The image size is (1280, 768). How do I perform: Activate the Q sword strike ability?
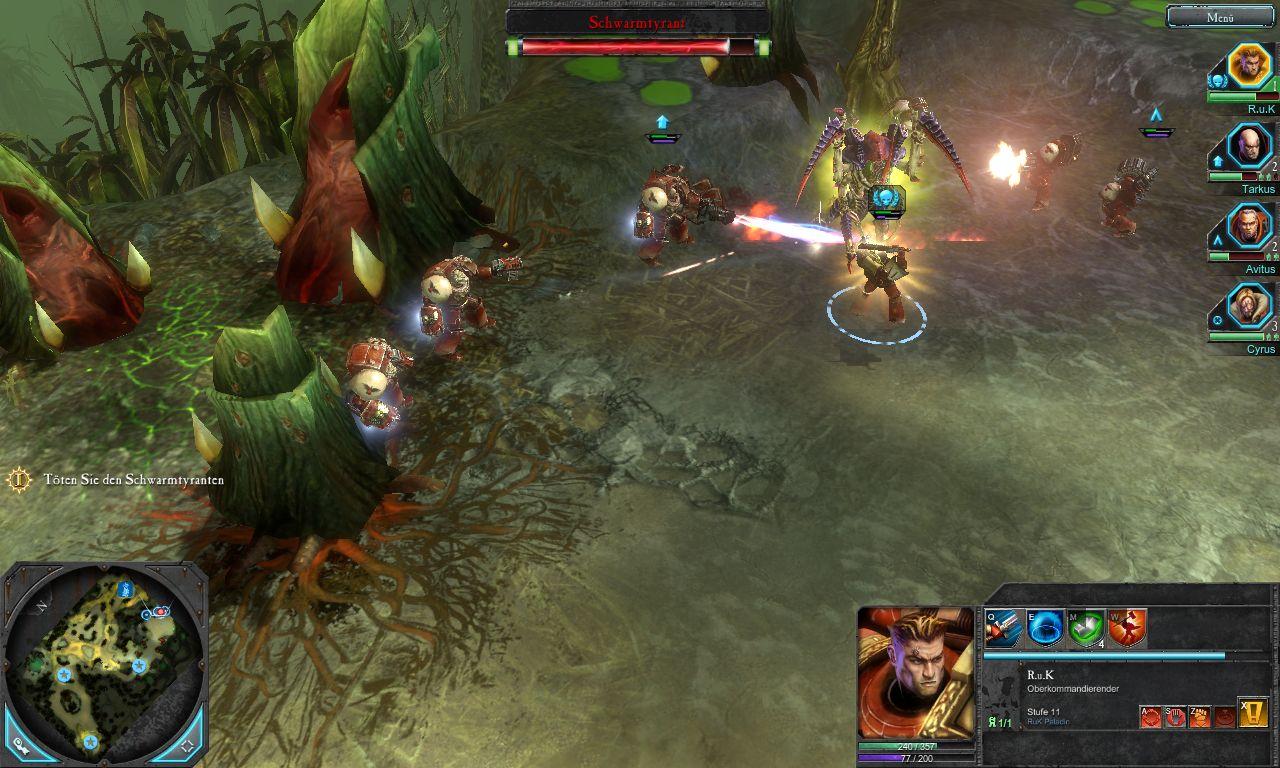pyautogui.click(x=1003, y=629)
